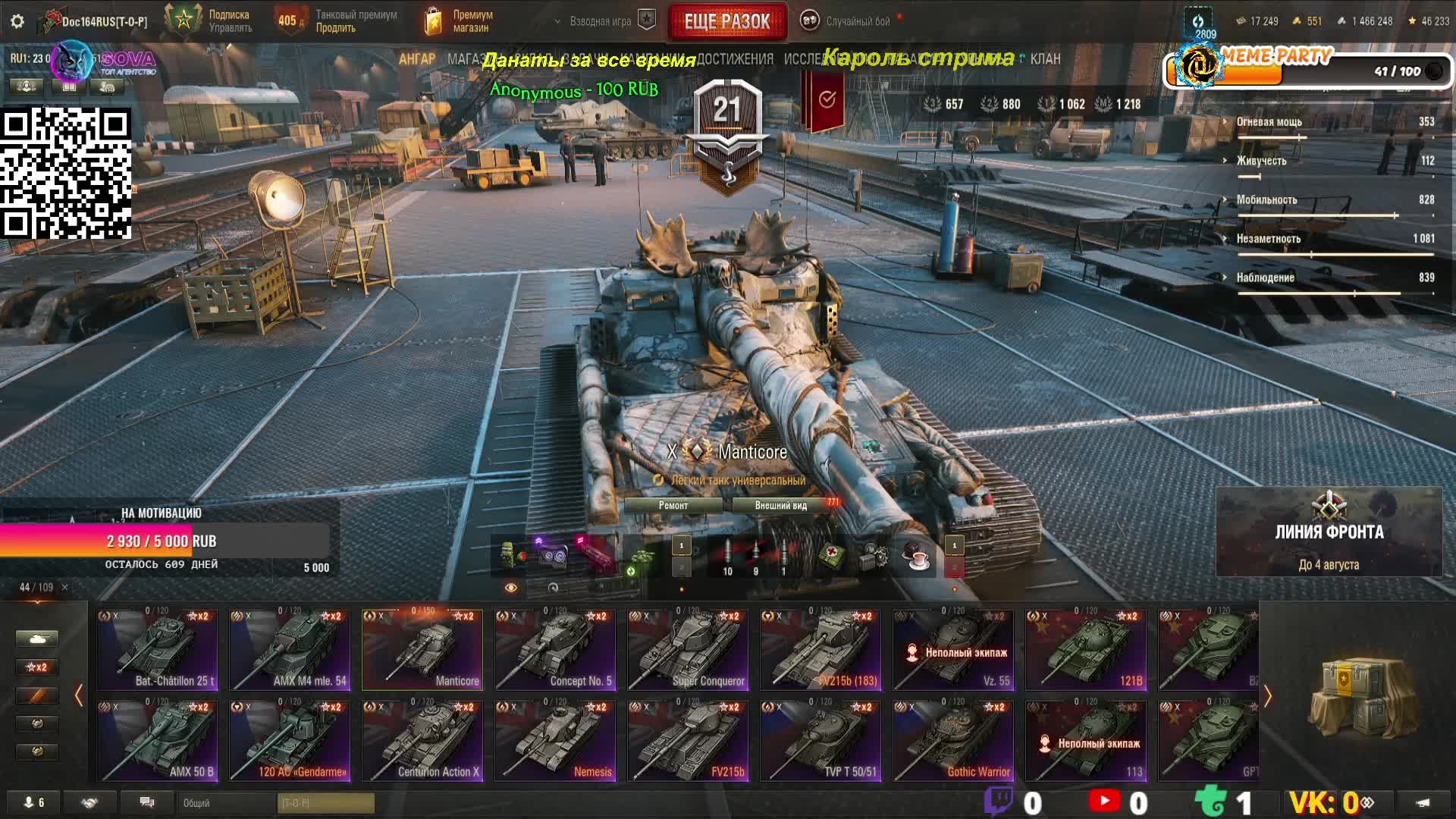Open the Премиум магазин
The width and height of the screenshot is (1456, 819).
460,21
